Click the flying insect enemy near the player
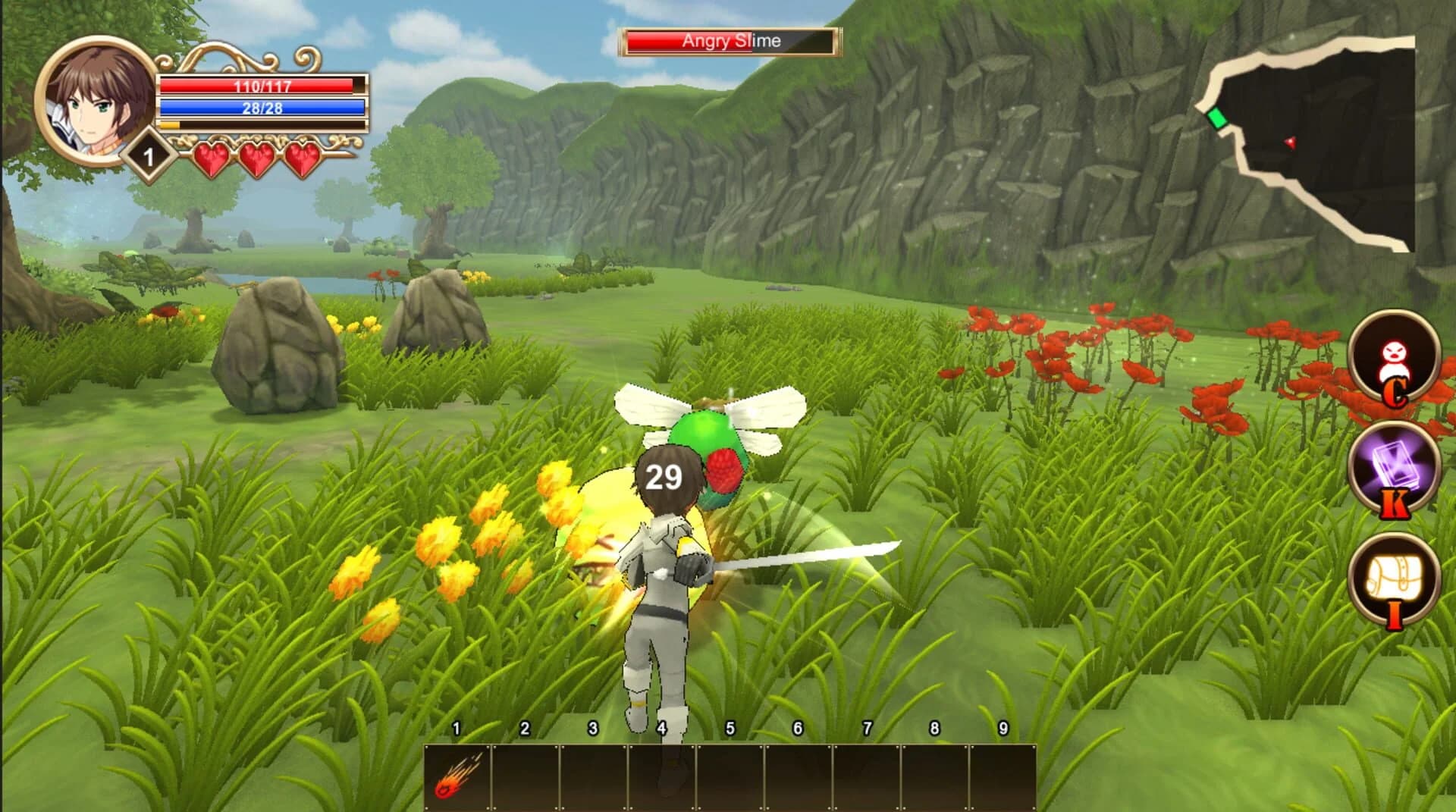The image size is (1456, 812). click(713, 440)
